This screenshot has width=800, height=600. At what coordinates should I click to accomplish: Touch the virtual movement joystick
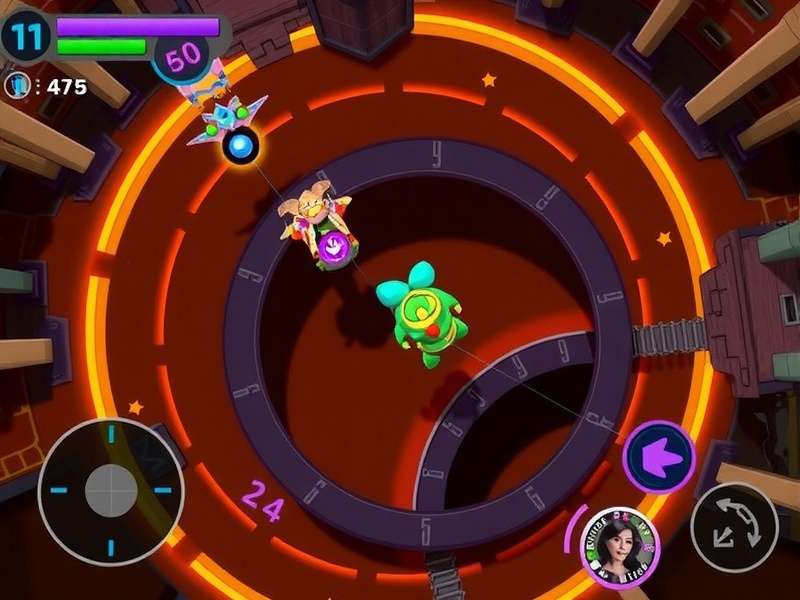pos(111,490)
